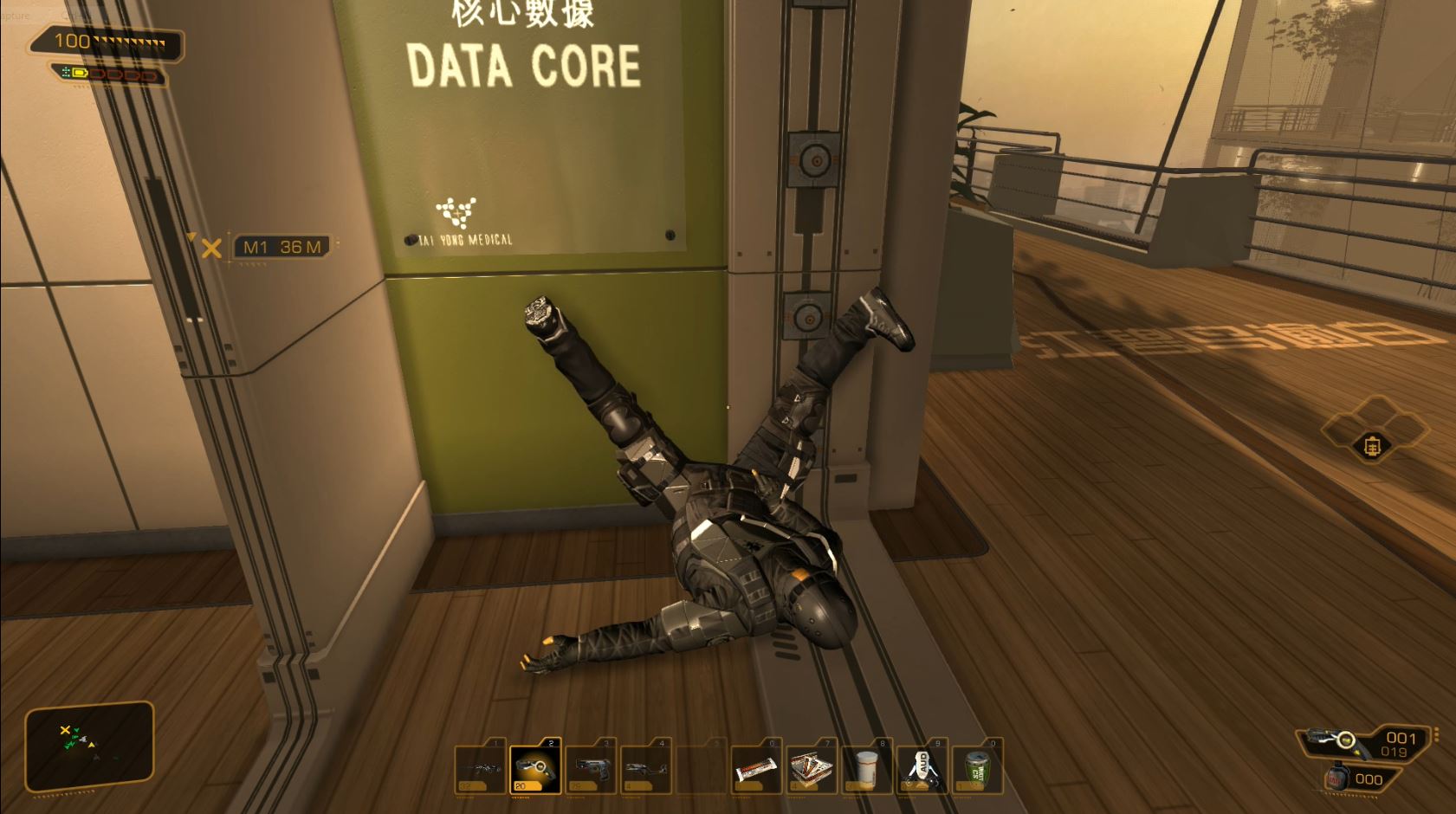Select the crossbow in hotbar slot 4
The image size is (1456, 814).
pos(647,769)
